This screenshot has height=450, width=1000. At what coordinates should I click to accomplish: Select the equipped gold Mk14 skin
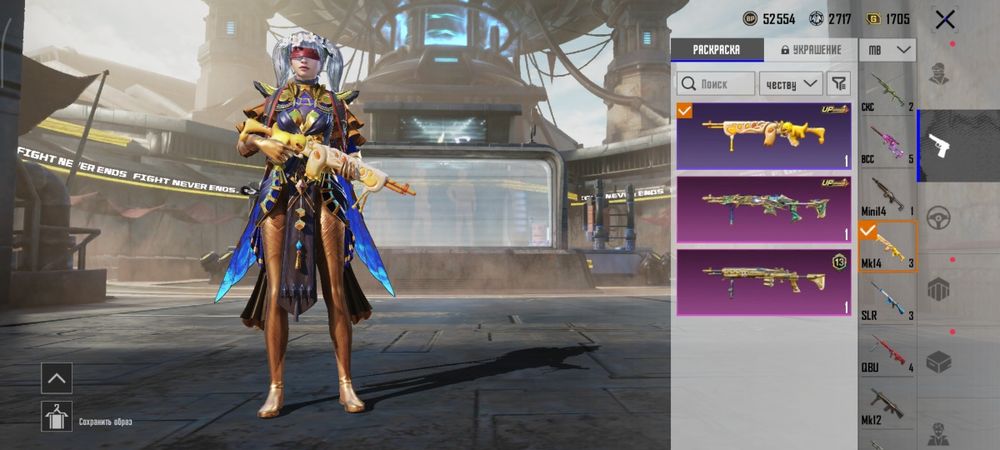pos(763,136)
